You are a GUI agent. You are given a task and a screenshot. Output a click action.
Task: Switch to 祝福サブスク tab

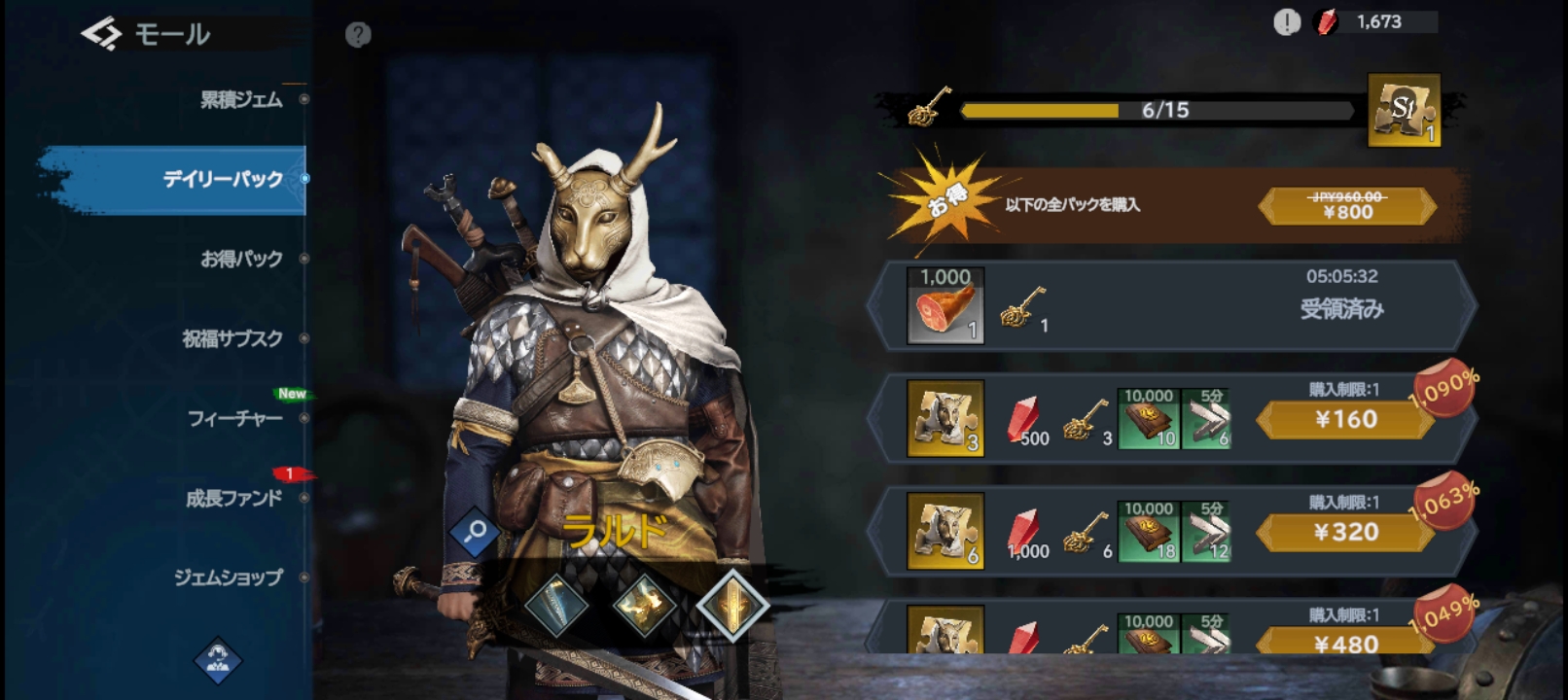click(x=232, y=338)
